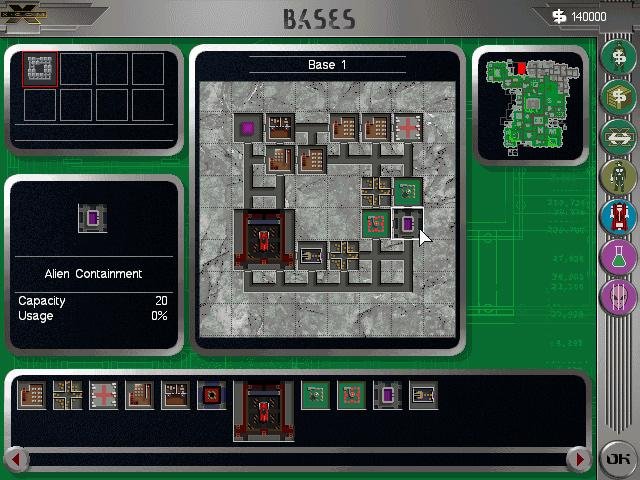The image size is (640, 480).
Task: Open vehicle equipment with the red vehicle icon
Action: point(618,217)
